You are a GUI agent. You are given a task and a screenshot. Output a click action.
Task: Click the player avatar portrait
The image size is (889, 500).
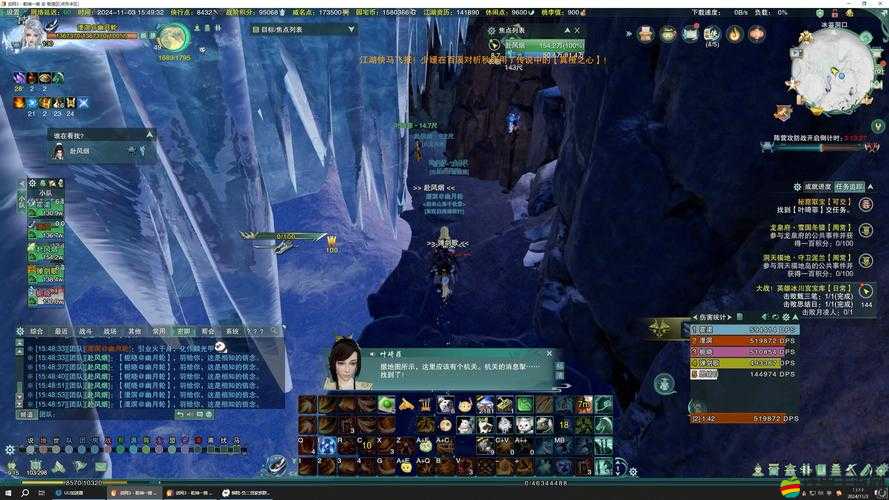(30, 32)
